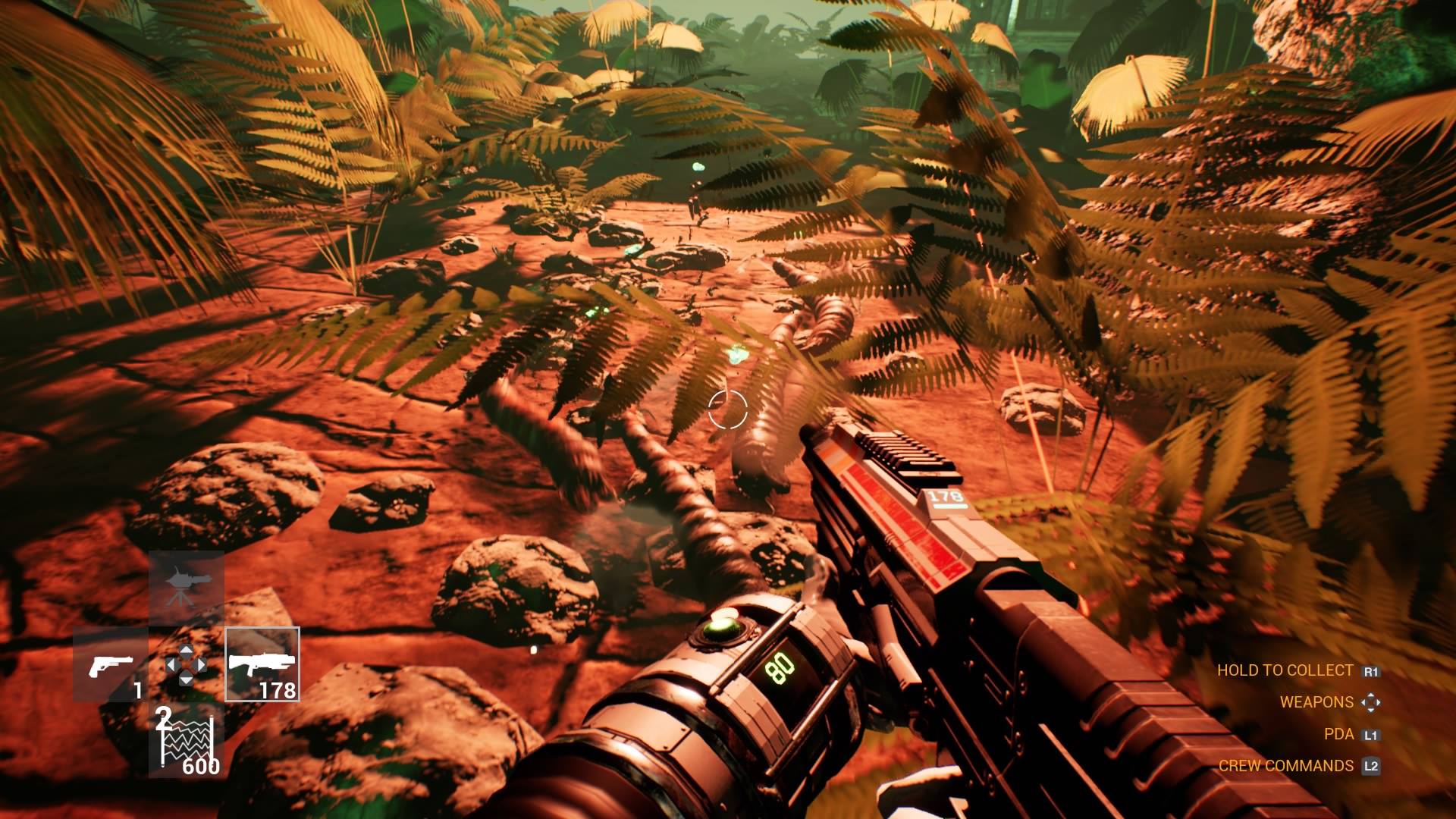Click the WEAPONS label on the right

(1318, 702)
